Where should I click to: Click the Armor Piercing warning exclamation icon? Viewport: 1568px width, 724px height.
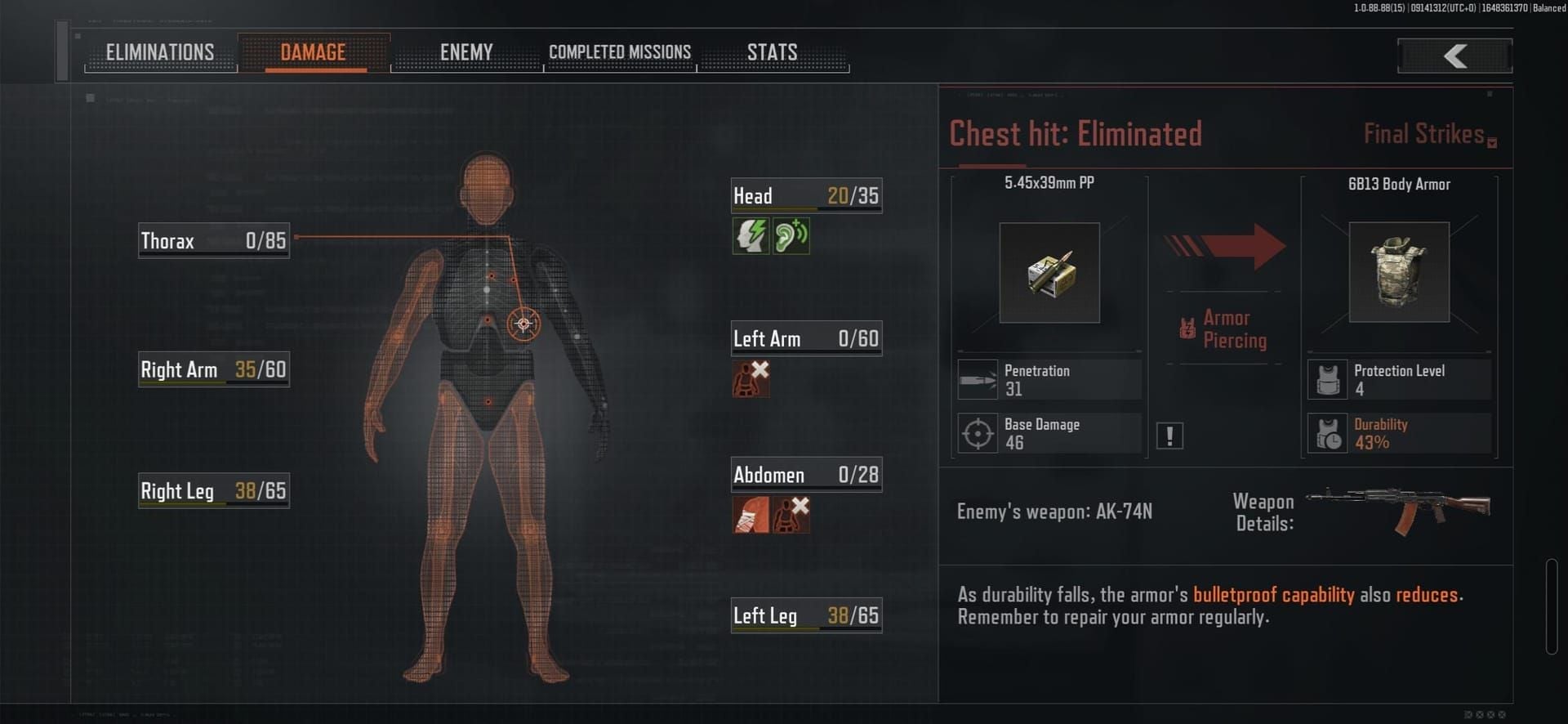pos(1169,435)
